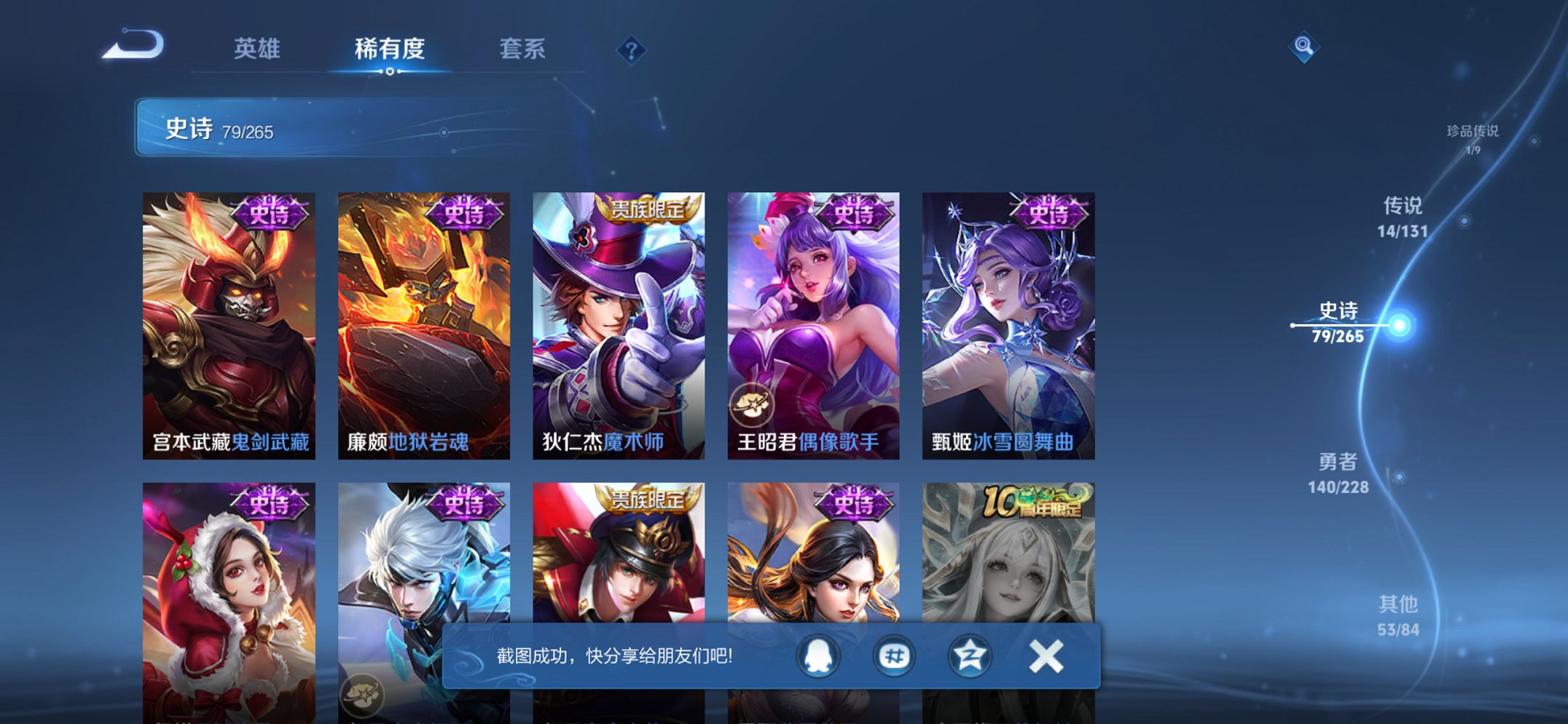Click the question mark help icon
The height and width of the screenshot is (724, 1568).
tap(631, 50)
